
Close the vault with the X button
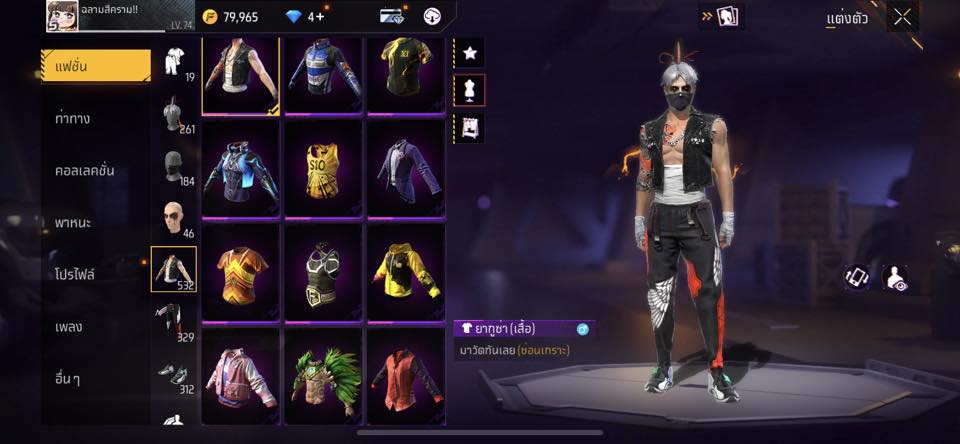click(902, 17)
